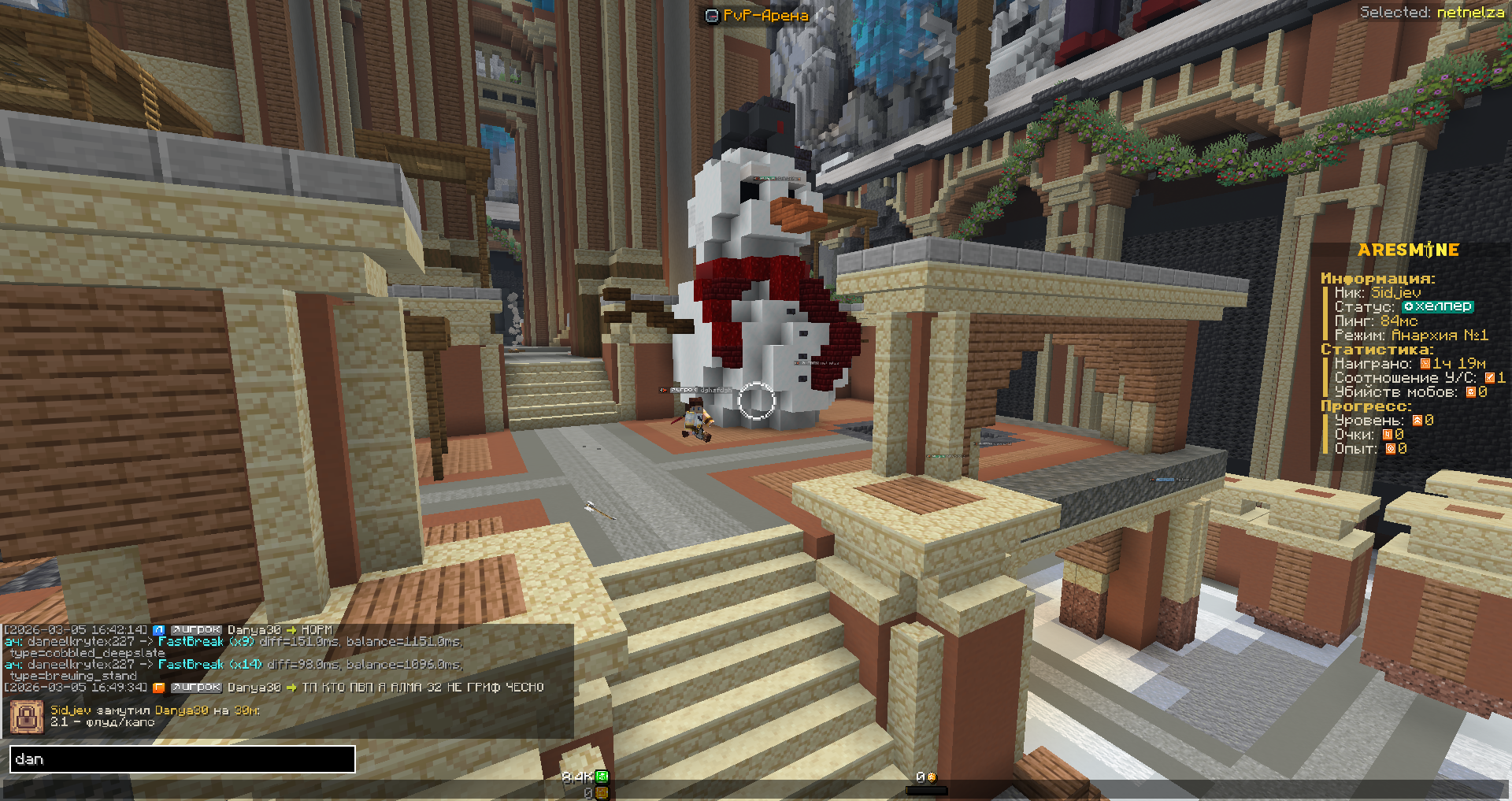Click the chat input field containing "dan"
This screenshot has width=1512, height=801.
182,759
